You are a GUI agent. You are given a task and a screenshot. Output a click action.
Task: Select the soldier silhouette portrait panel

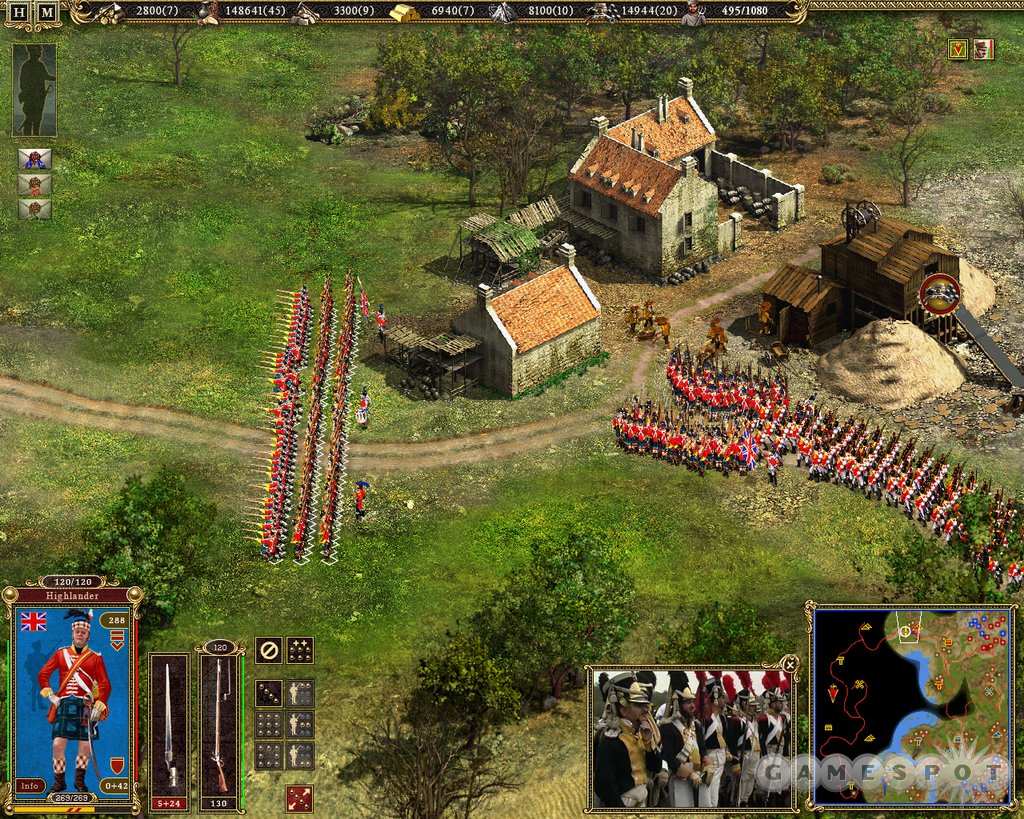click(x=34, y=90)
